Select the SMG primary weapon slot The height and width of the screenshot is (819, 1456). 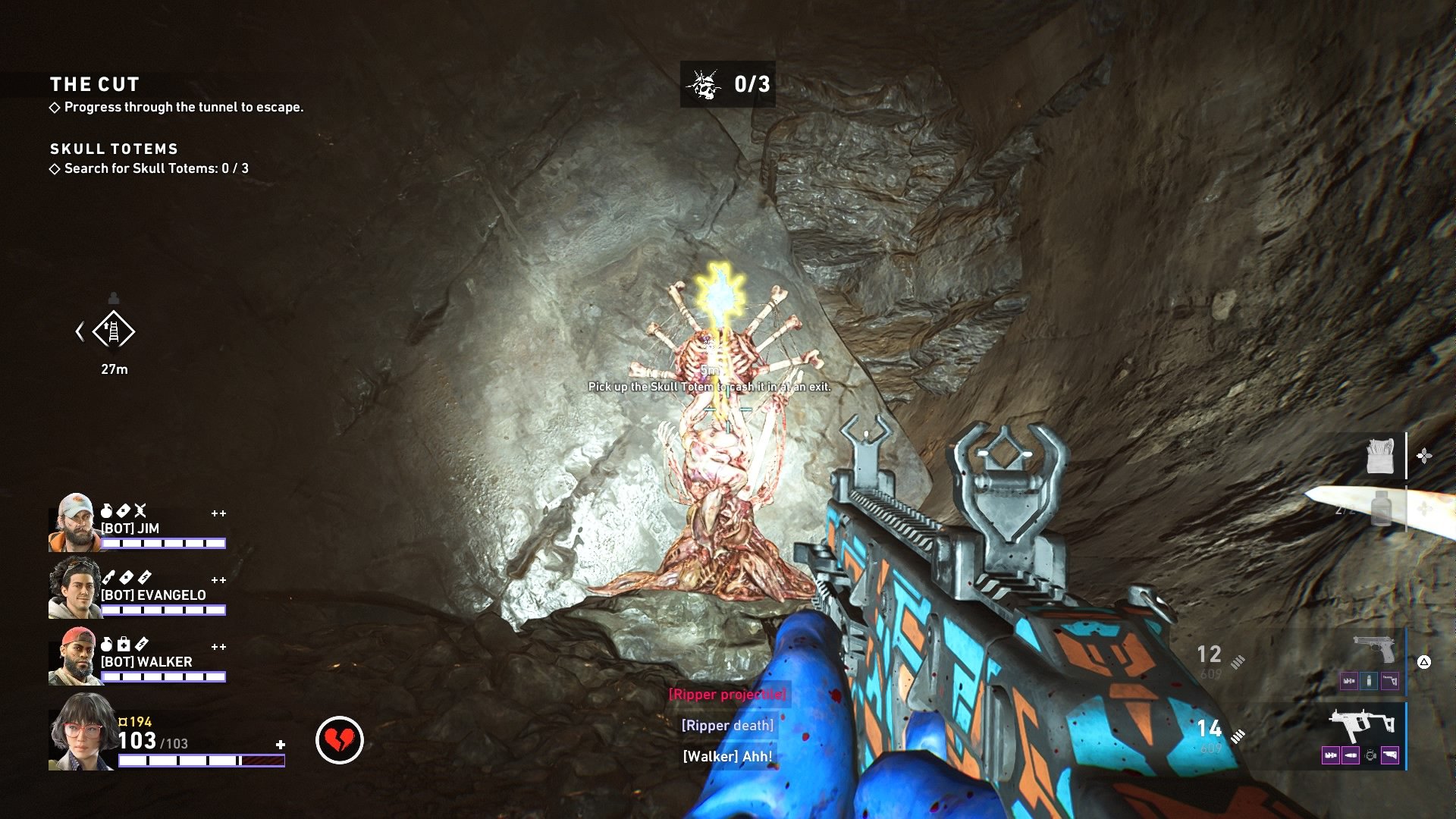[1362, 726]
